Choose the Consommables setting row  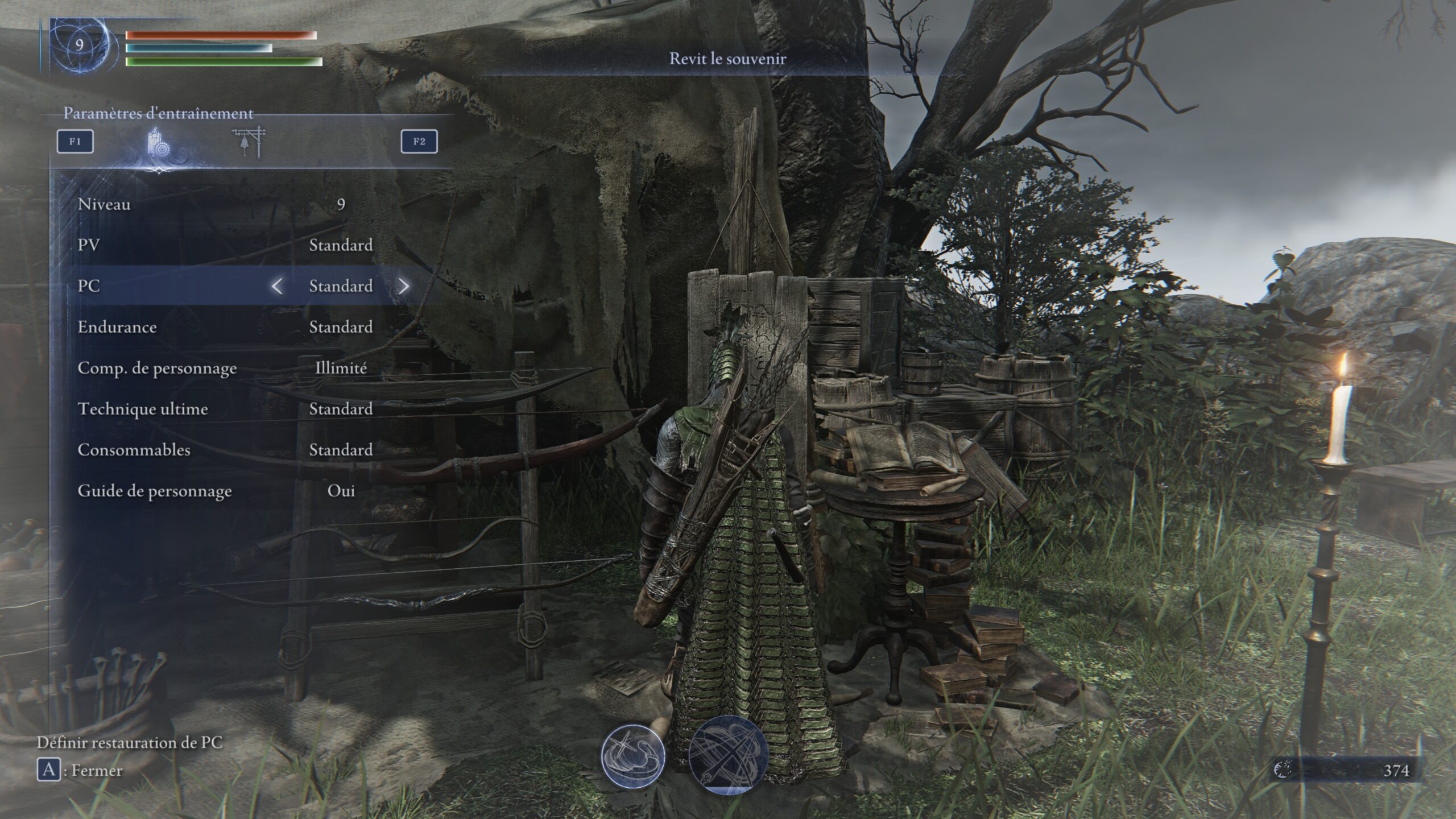pyautogui.click(x=227, y=450)
